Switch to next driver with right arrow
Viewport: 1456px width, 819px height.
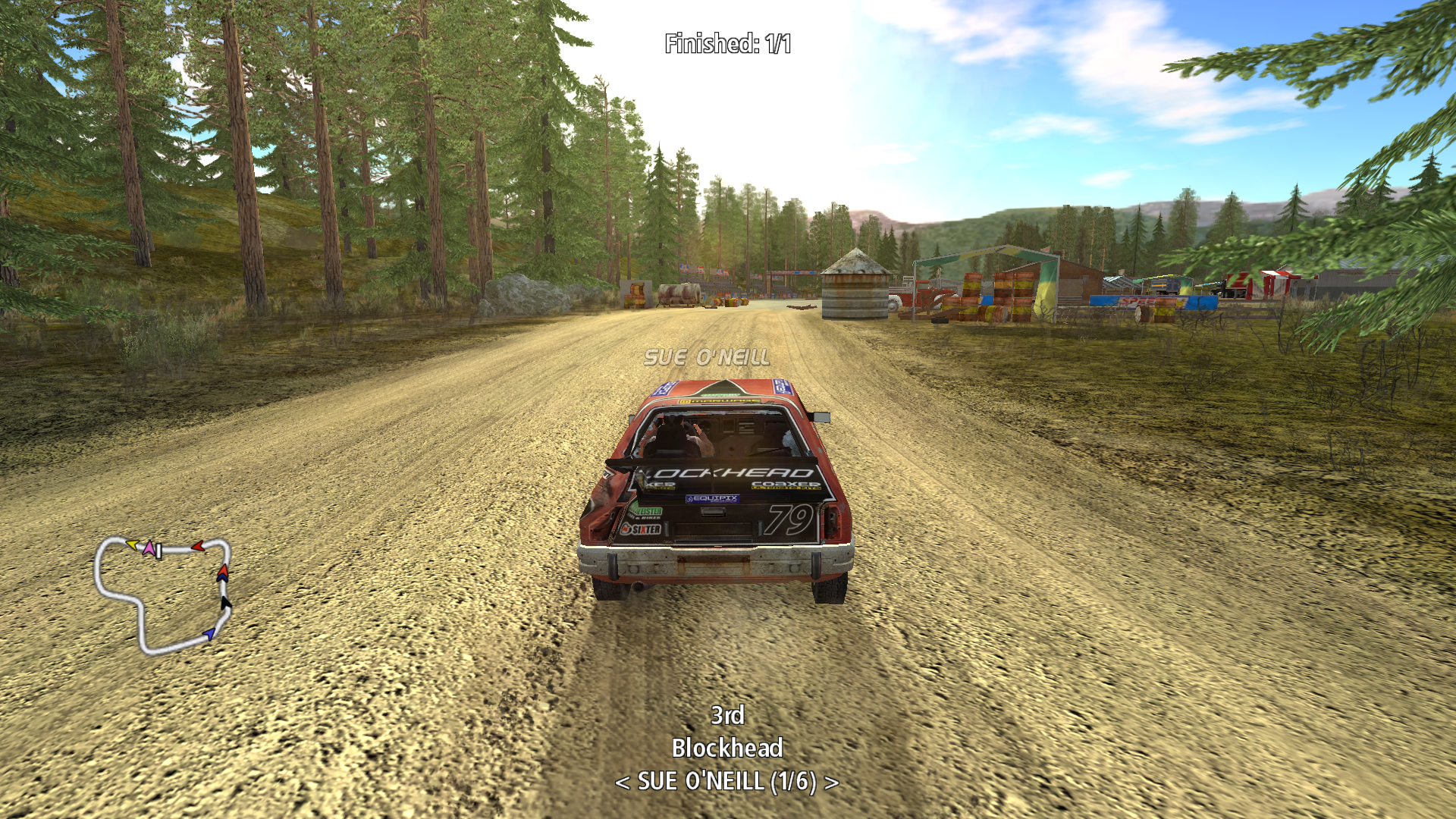(x=832, y=782)
